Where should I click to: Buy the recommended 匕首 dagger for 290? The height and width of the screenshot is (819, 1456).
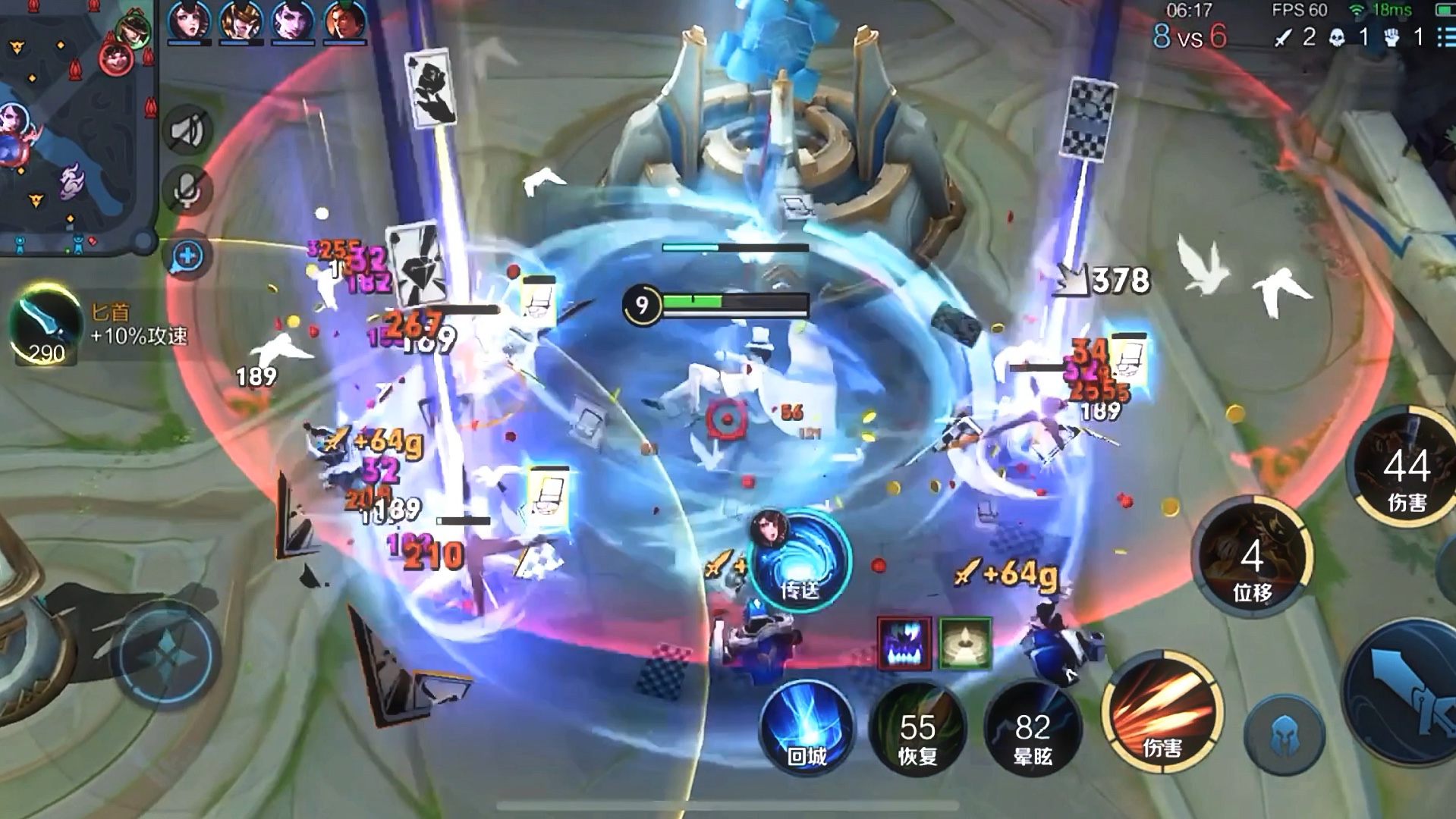point(46,326)
